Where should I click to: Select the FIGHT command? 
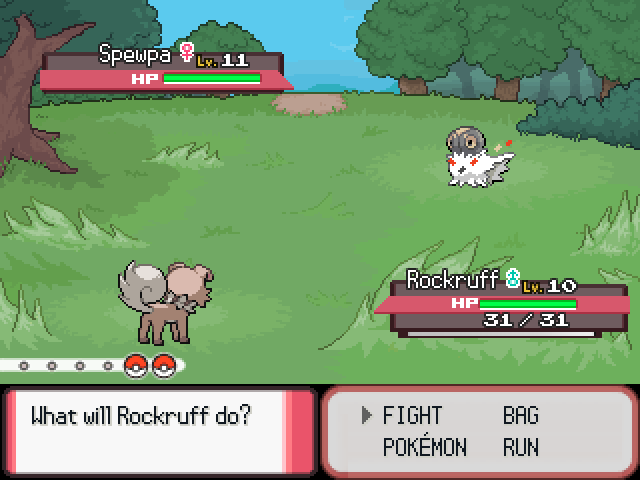click(x=412, y=416)
